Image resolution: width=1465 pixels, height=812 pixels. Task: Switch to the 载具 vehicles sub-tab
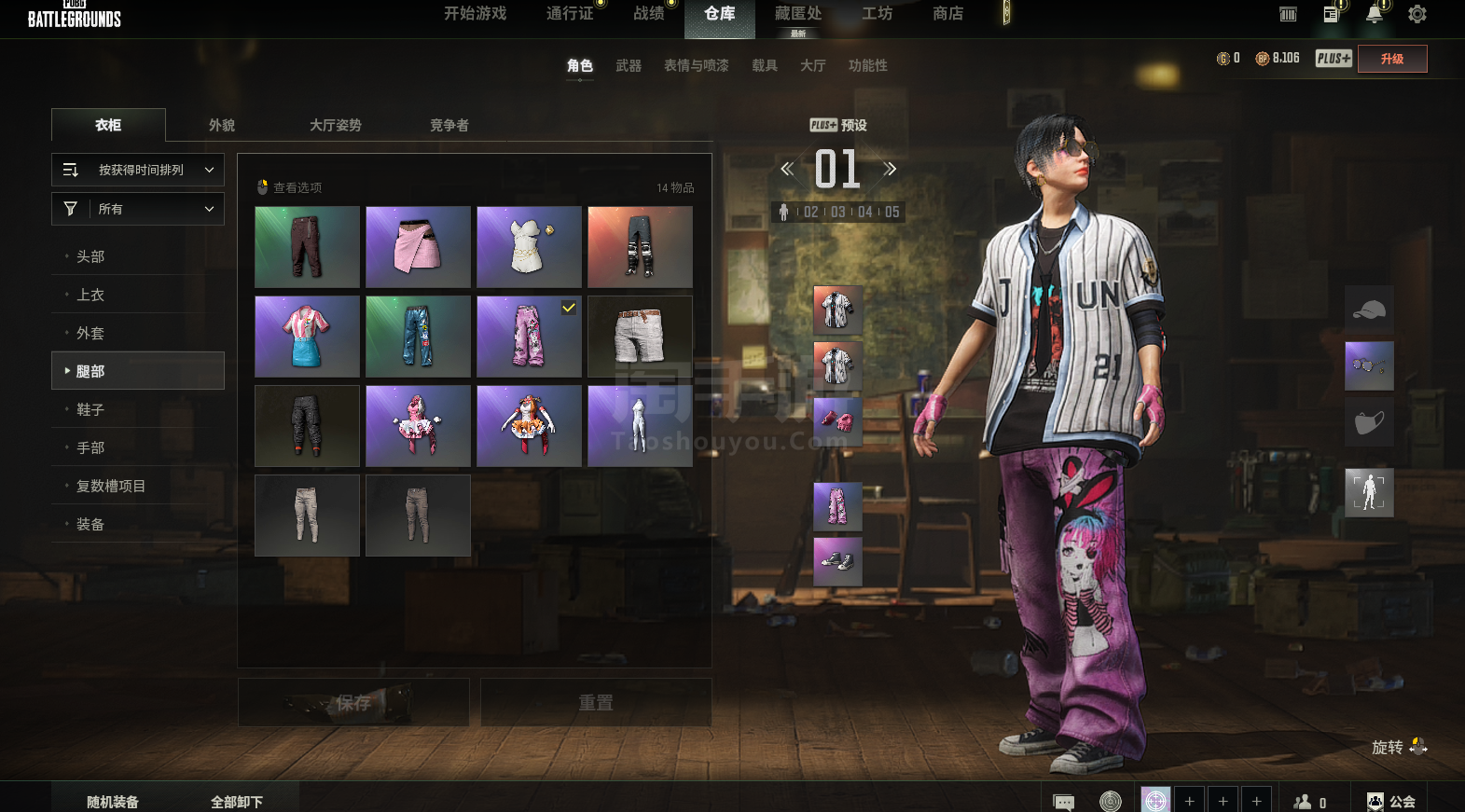coord(765,65)
